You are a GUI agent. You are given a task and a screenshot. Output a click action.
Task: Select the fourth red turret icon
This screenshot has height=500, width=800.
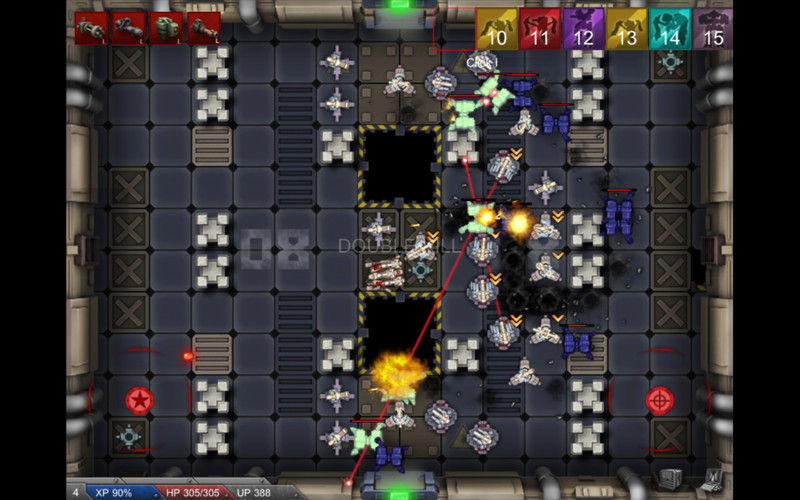click(204, 28)
